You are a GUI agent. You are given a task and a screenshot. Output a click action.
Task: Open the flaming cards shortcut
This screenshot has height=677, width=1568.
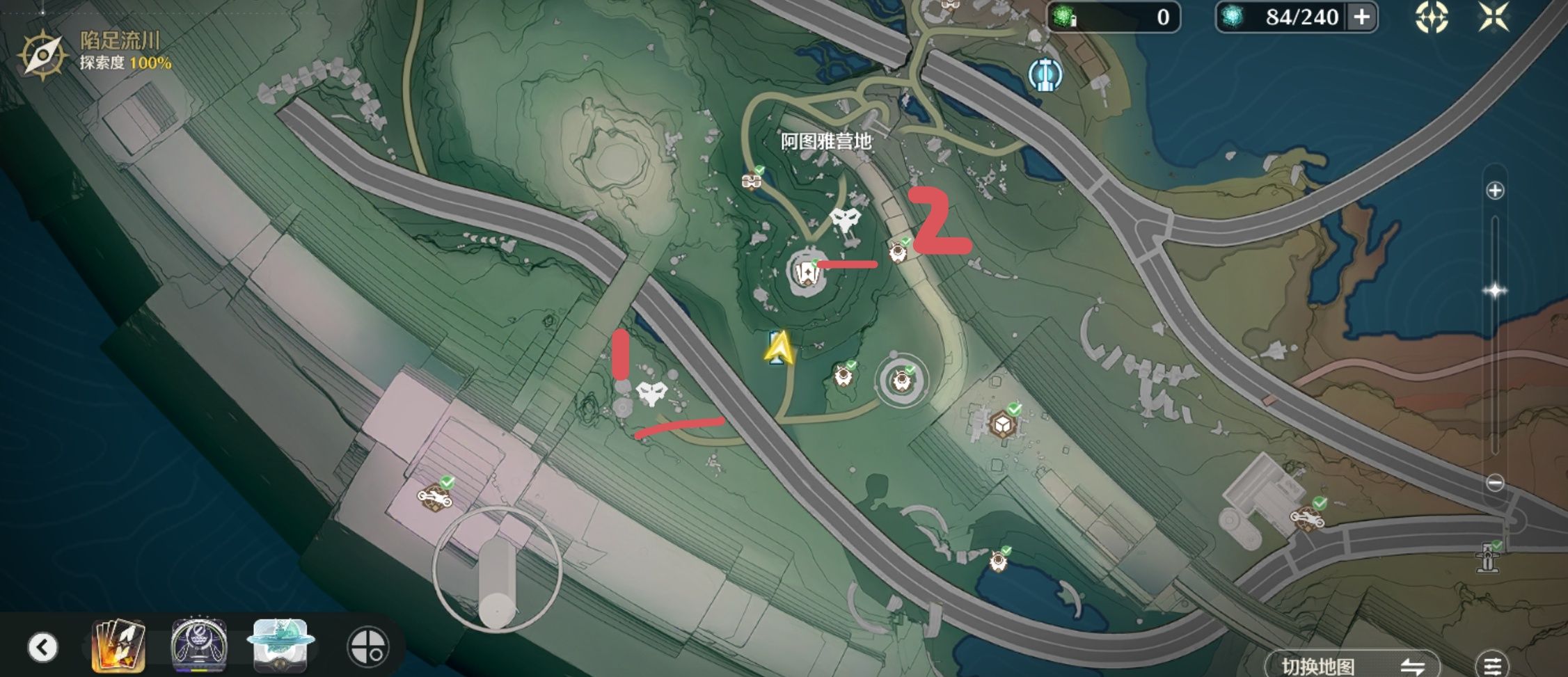(x=119, y=646)
